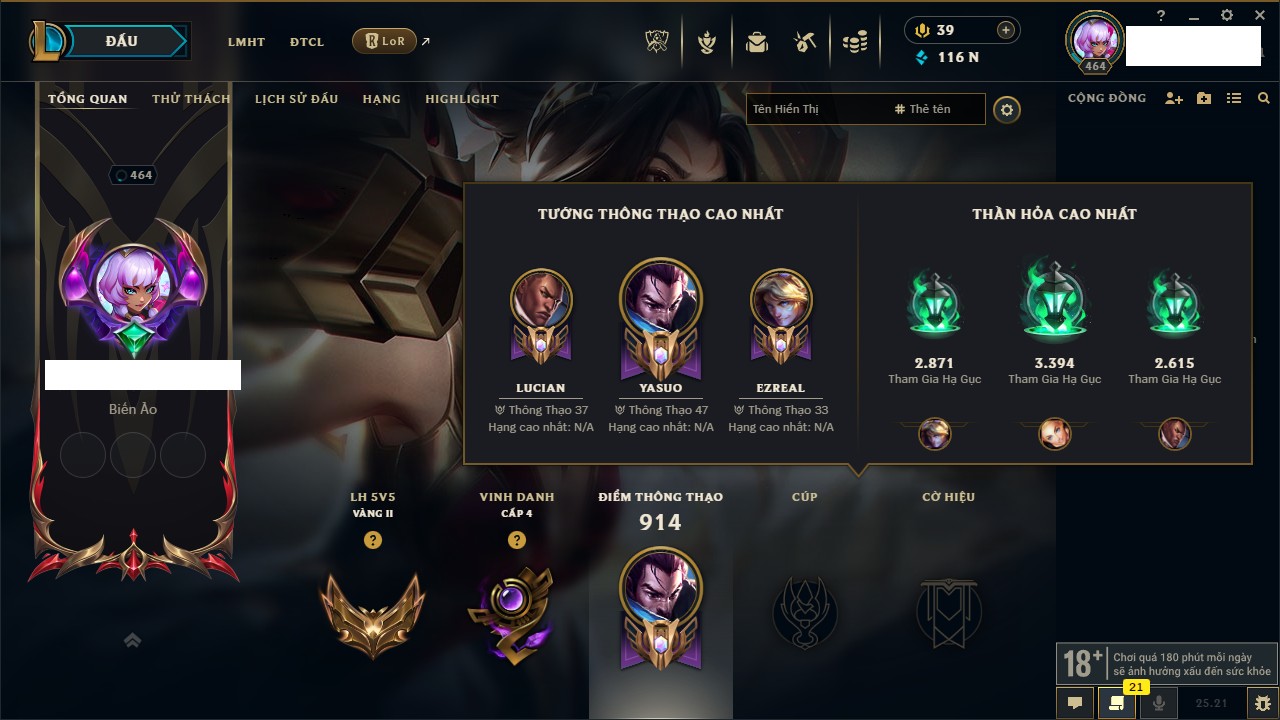Click the add friend icon
1280x720 pixels.
coord(1174,99)
